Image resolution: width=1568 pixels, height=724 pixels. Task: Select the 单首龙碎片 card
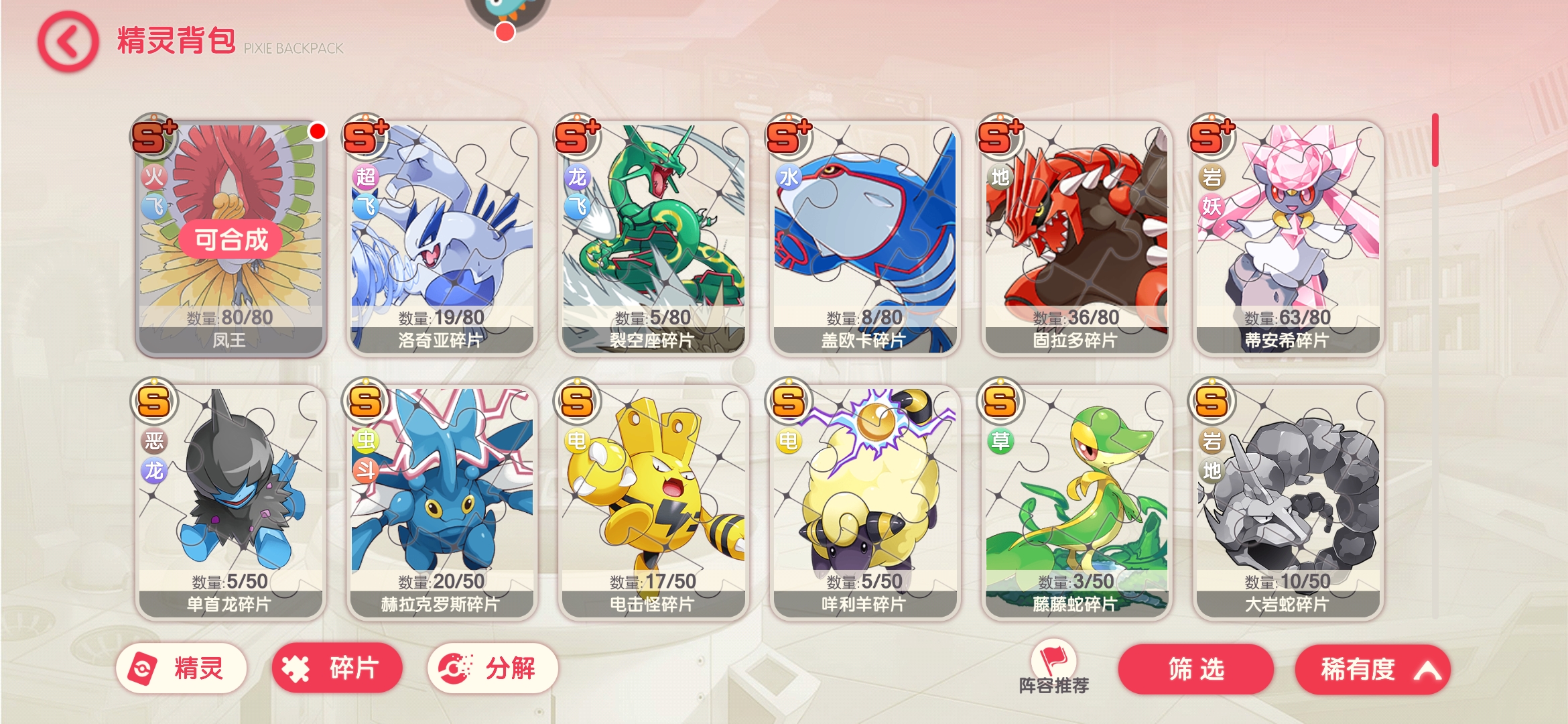pos(231,501)
